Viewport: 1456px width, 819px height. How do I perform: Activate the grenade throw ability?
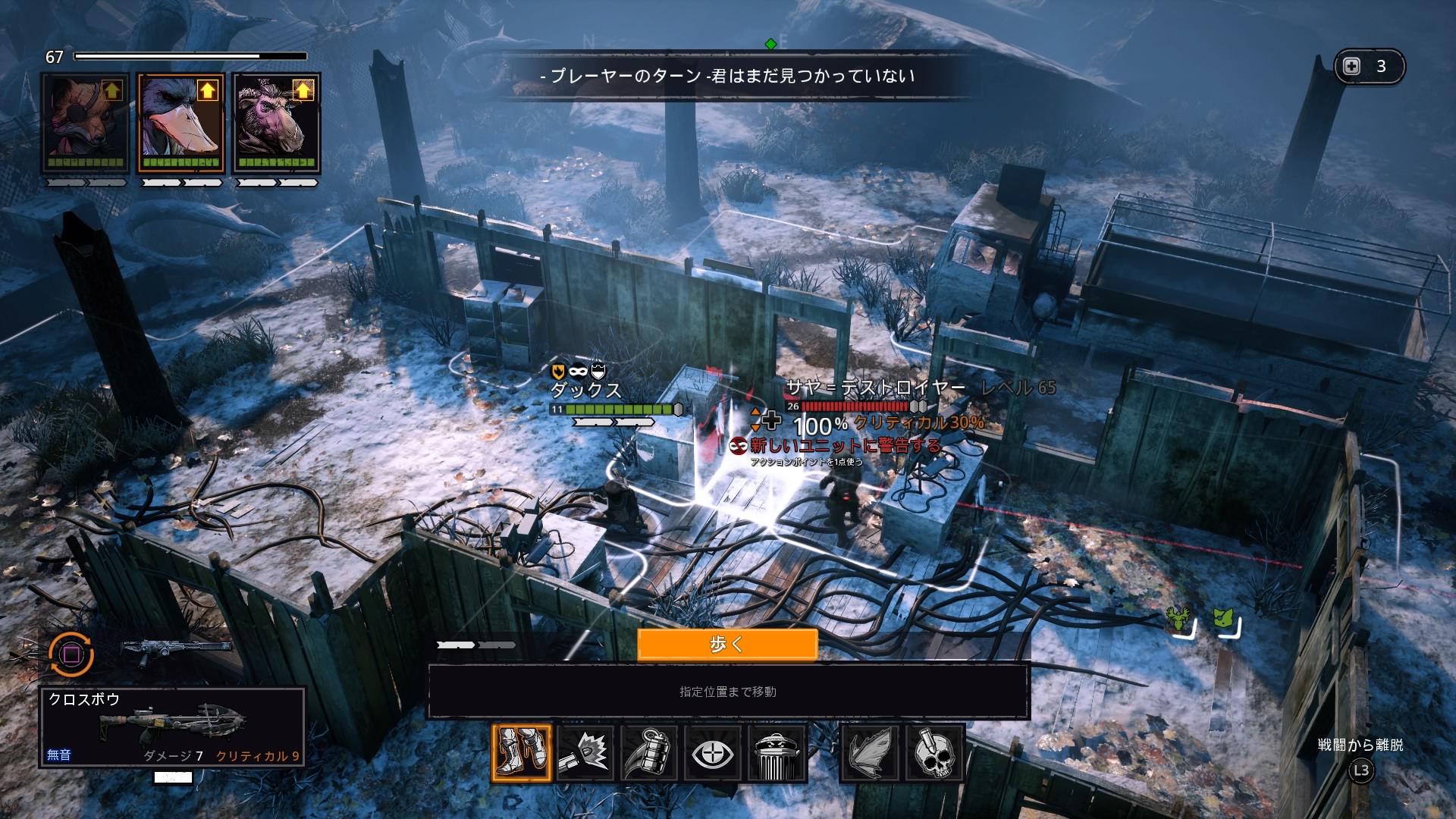(648, 753)
